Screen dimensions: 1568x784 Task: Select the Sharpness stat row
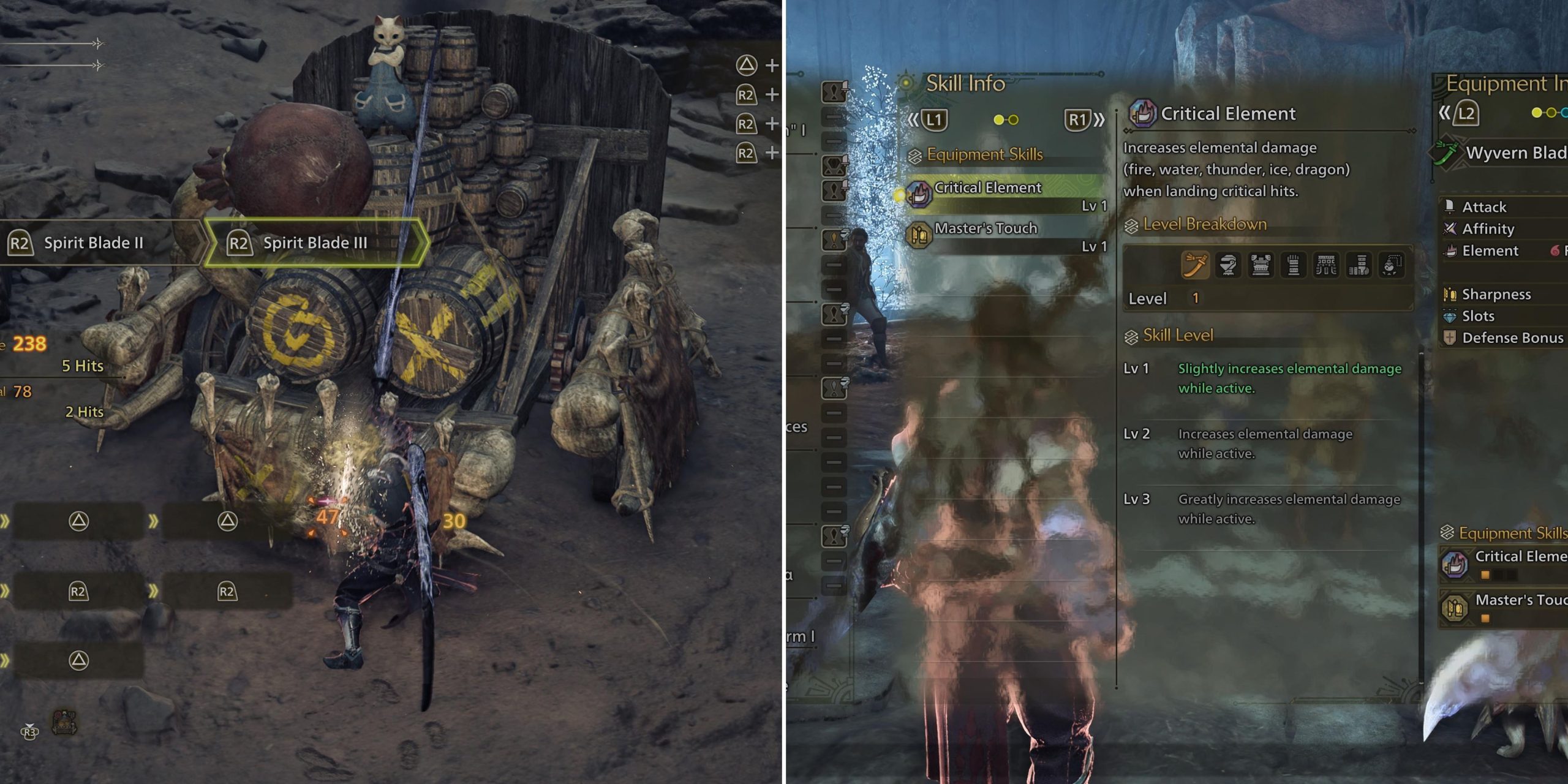(1496, 295)
